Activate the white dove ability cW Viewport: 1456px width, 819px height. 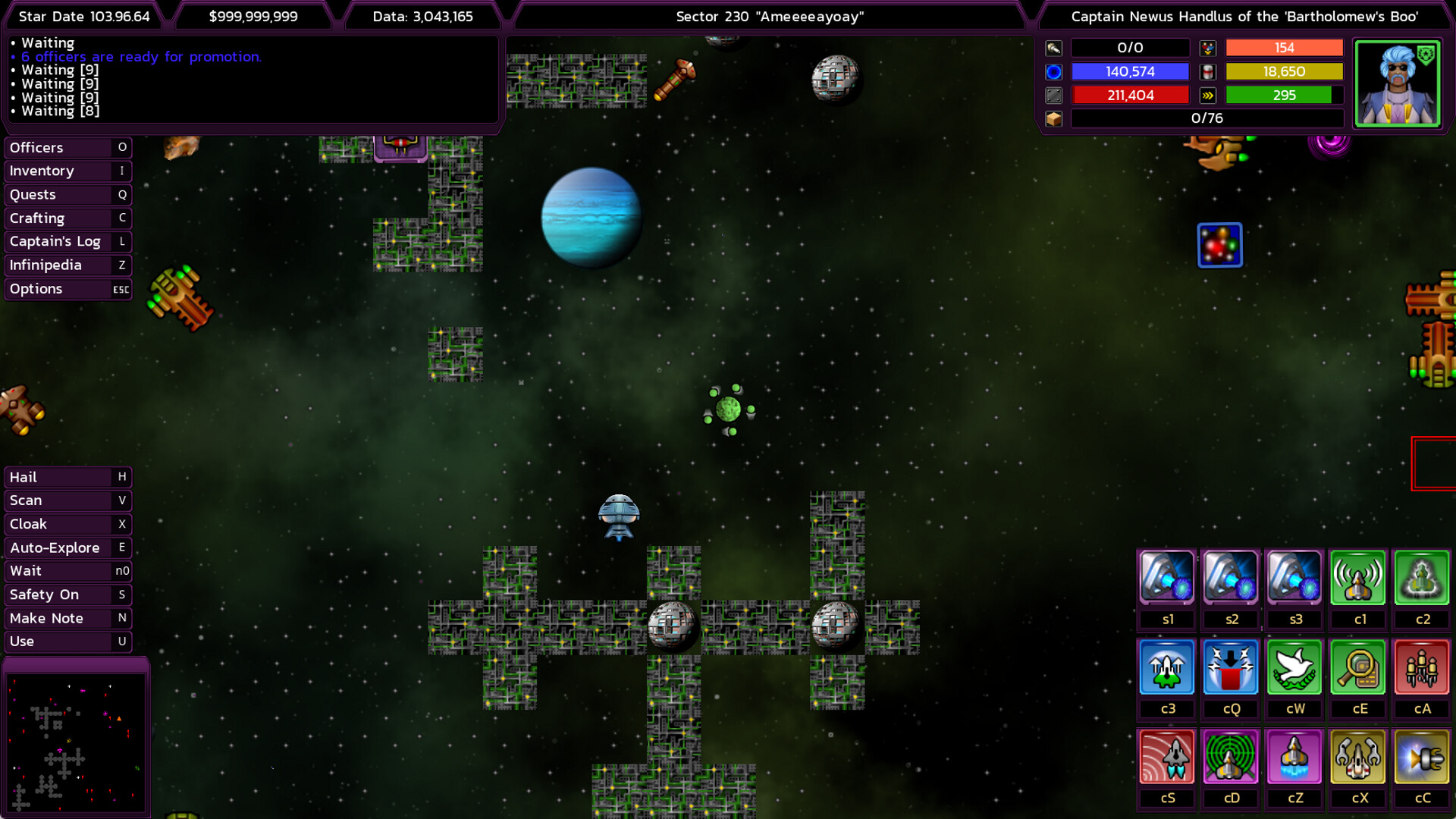coord(1294,667)
